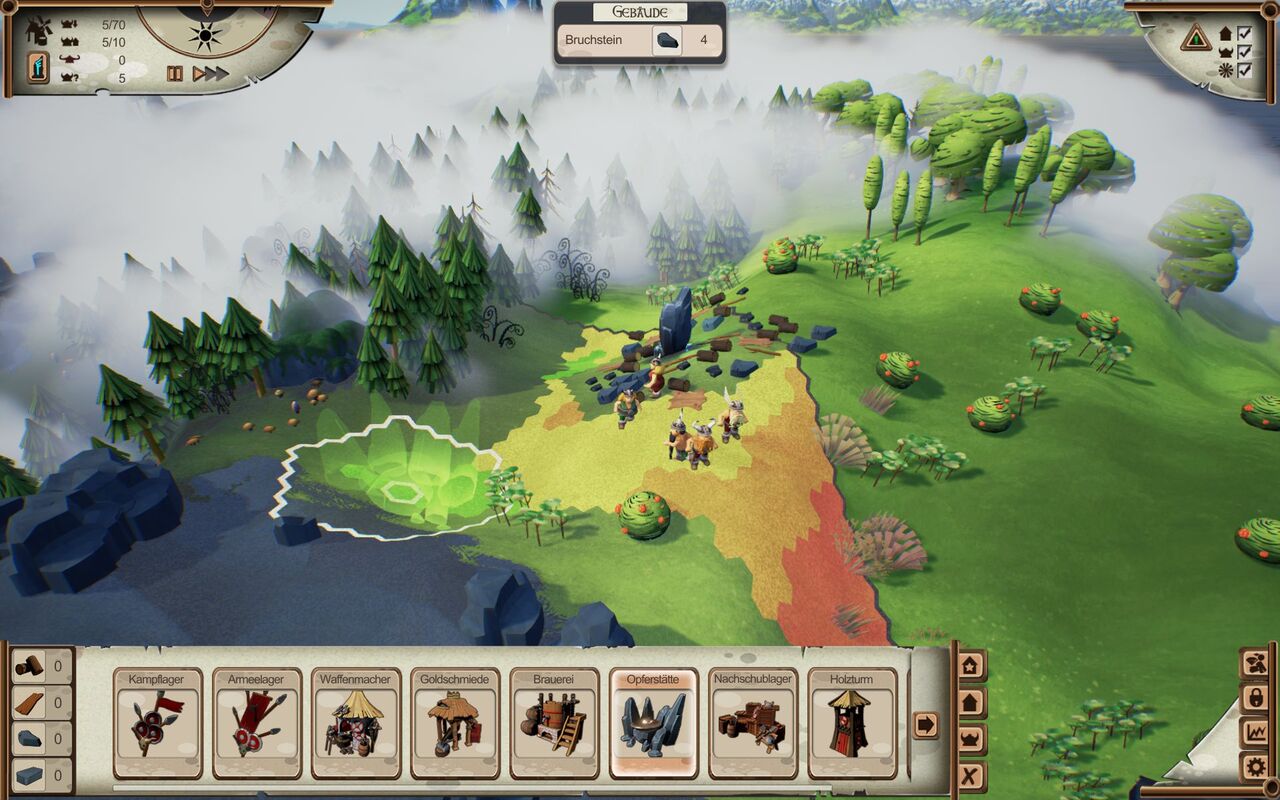Screen dimensions: 1280x800
Task: Pause the game
Action: point(175,73)
